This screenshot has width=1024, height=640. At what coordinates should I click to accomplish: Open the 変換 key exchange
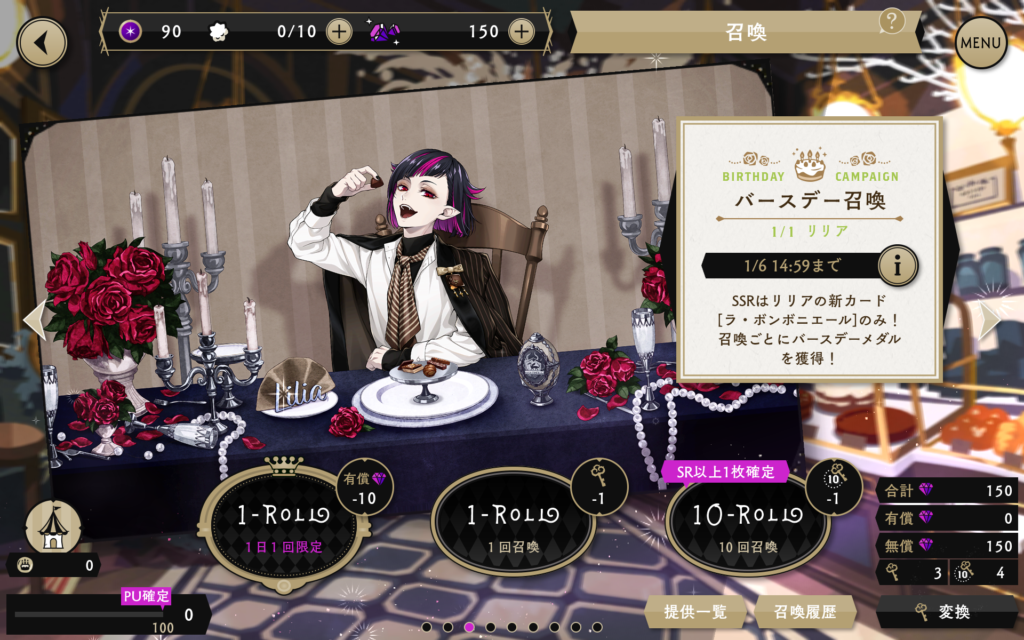click(x=947, y=612)
